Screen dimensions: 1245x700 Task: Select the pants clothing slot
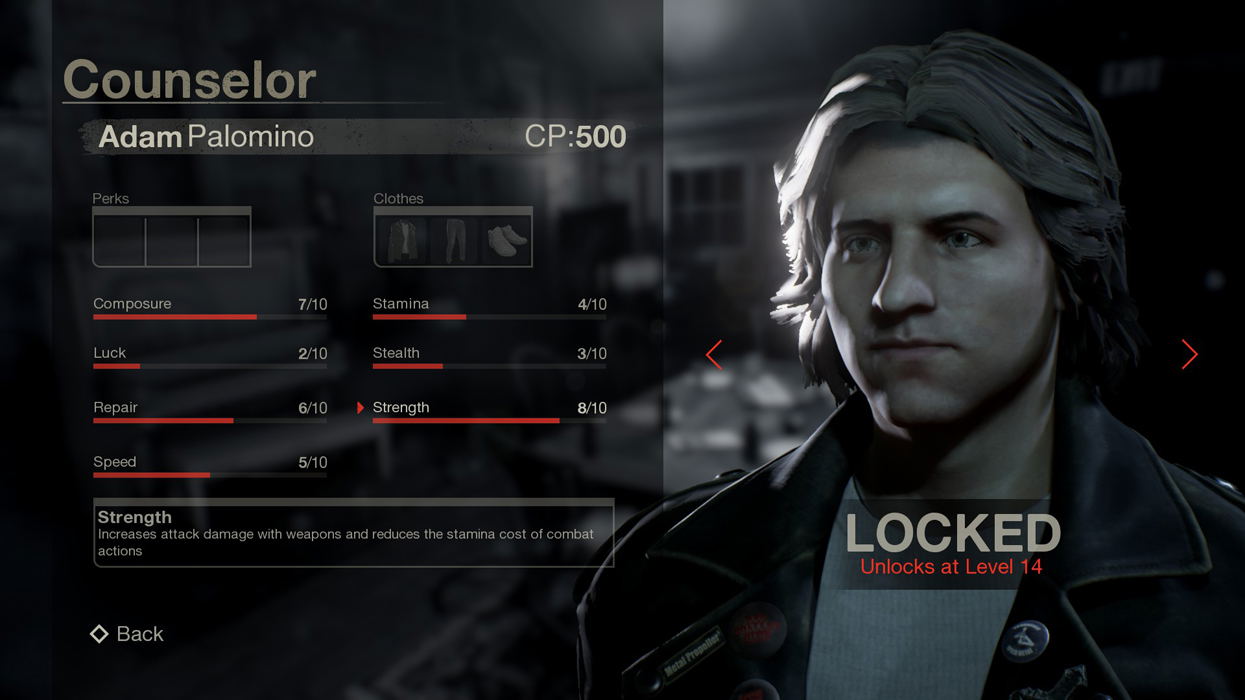pyautogui.click(x=454, y=240)
